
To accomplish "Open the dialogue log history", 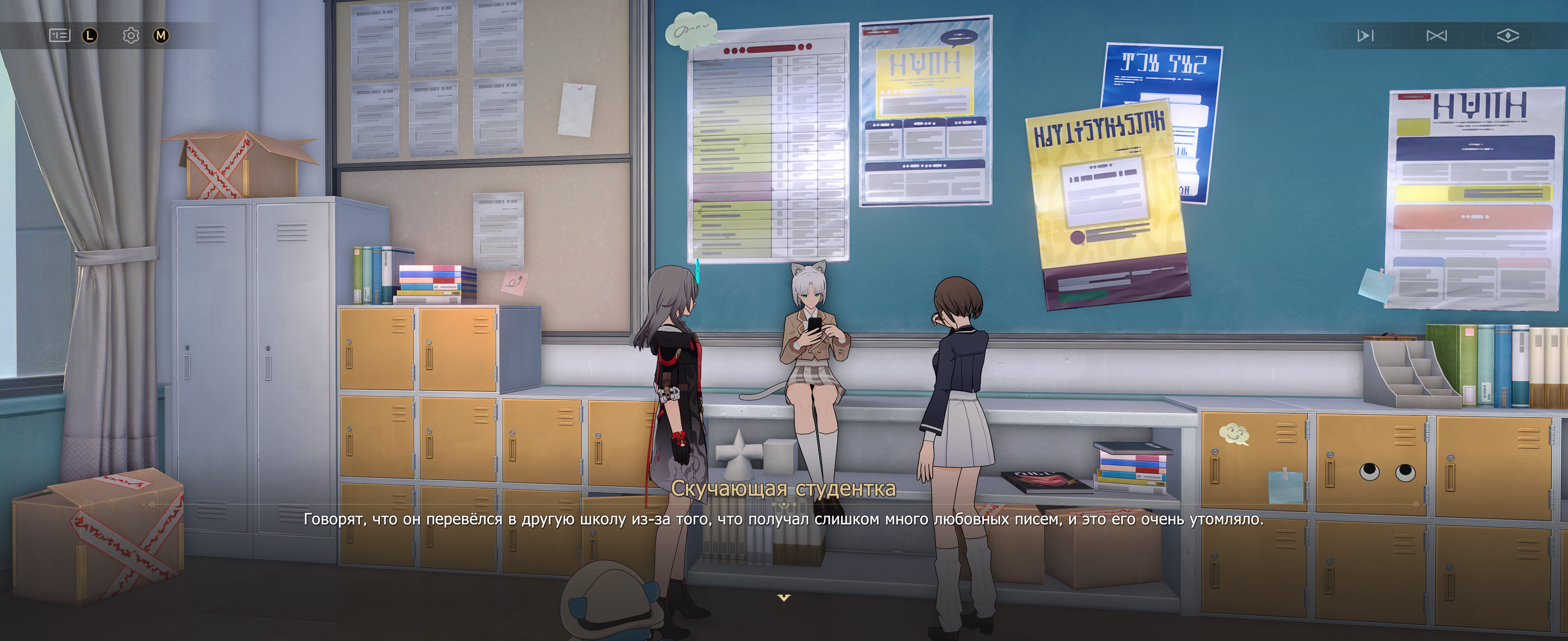I will (x=60, y=35).
